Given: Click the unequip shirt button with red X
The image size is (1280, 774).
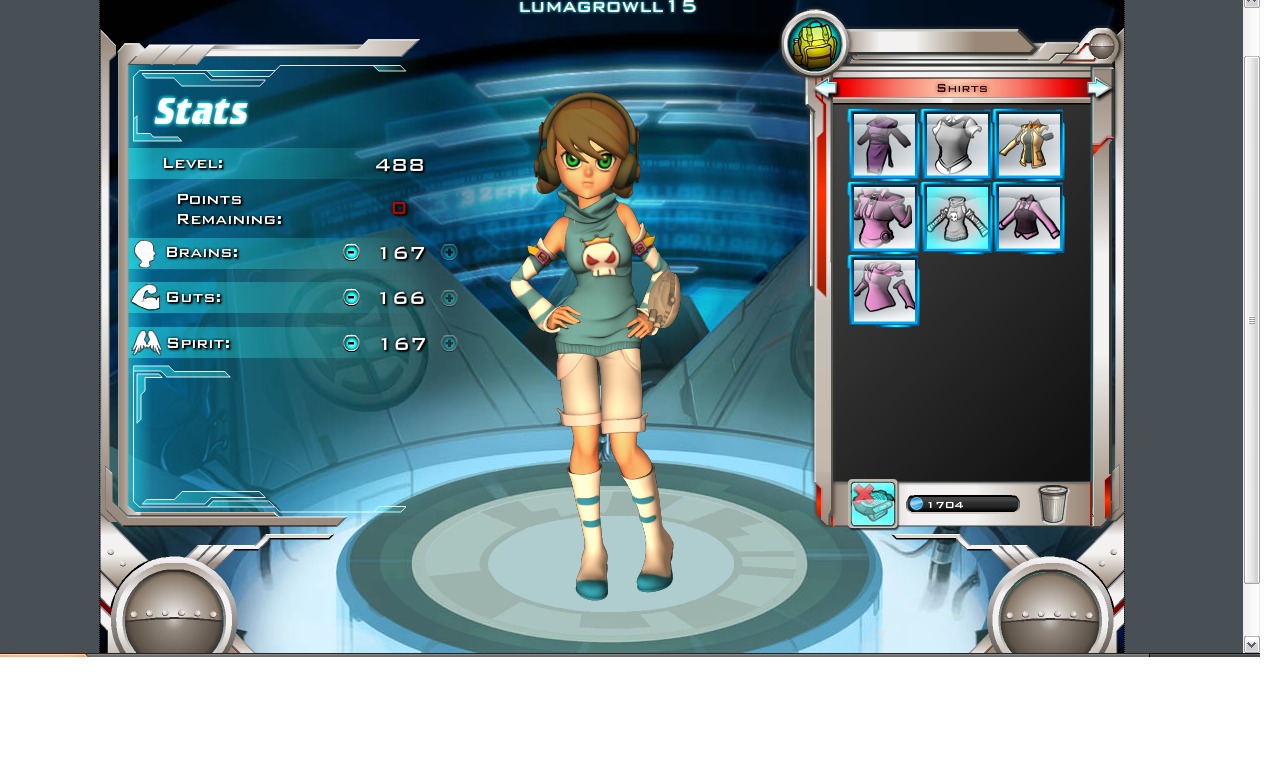Looking at the screenshot, I should pyautogui.click(x=873, y=503).
